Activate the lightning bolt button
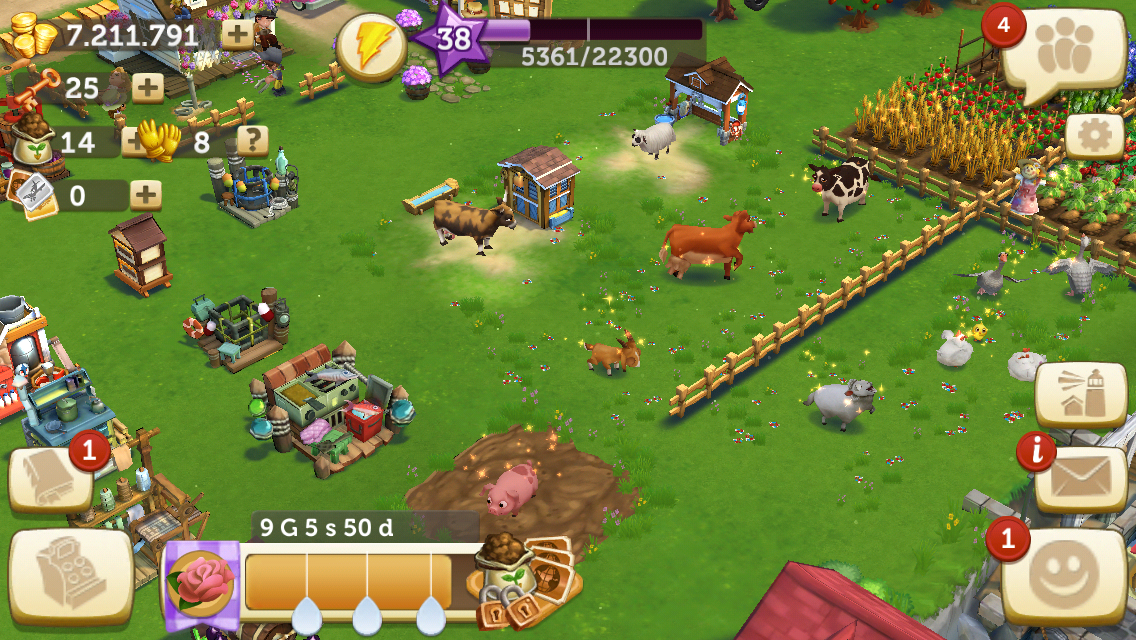The width and height of the screenshot is (1136, 640). [x=371, y=47]
